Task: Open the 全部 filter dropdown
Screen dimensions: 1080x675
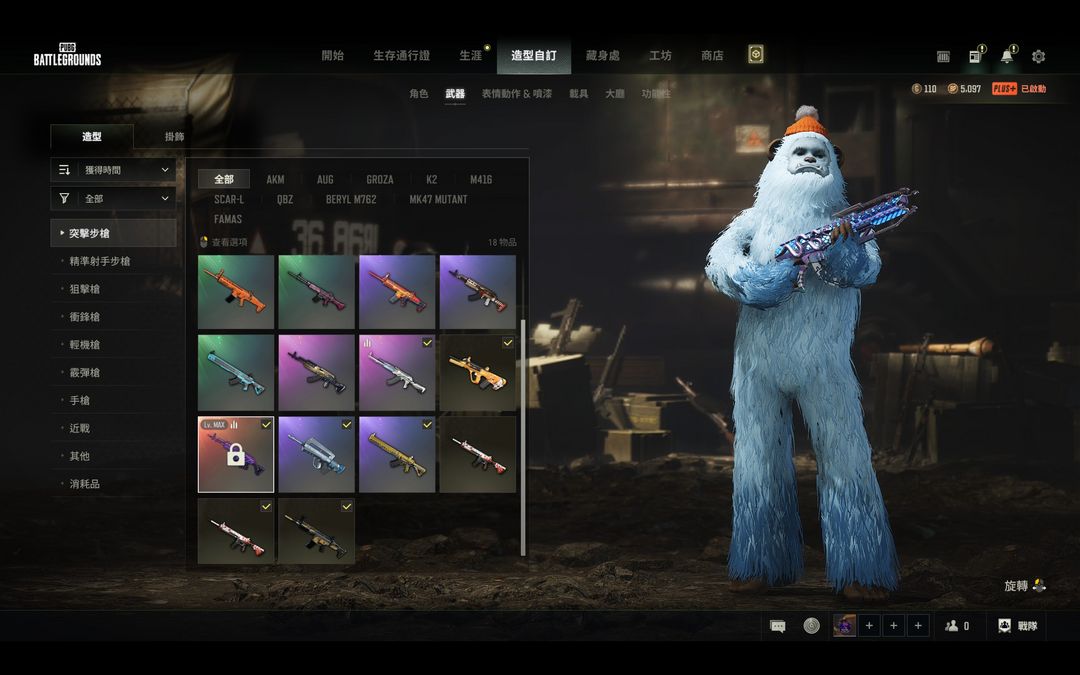Action: [113, 199]
